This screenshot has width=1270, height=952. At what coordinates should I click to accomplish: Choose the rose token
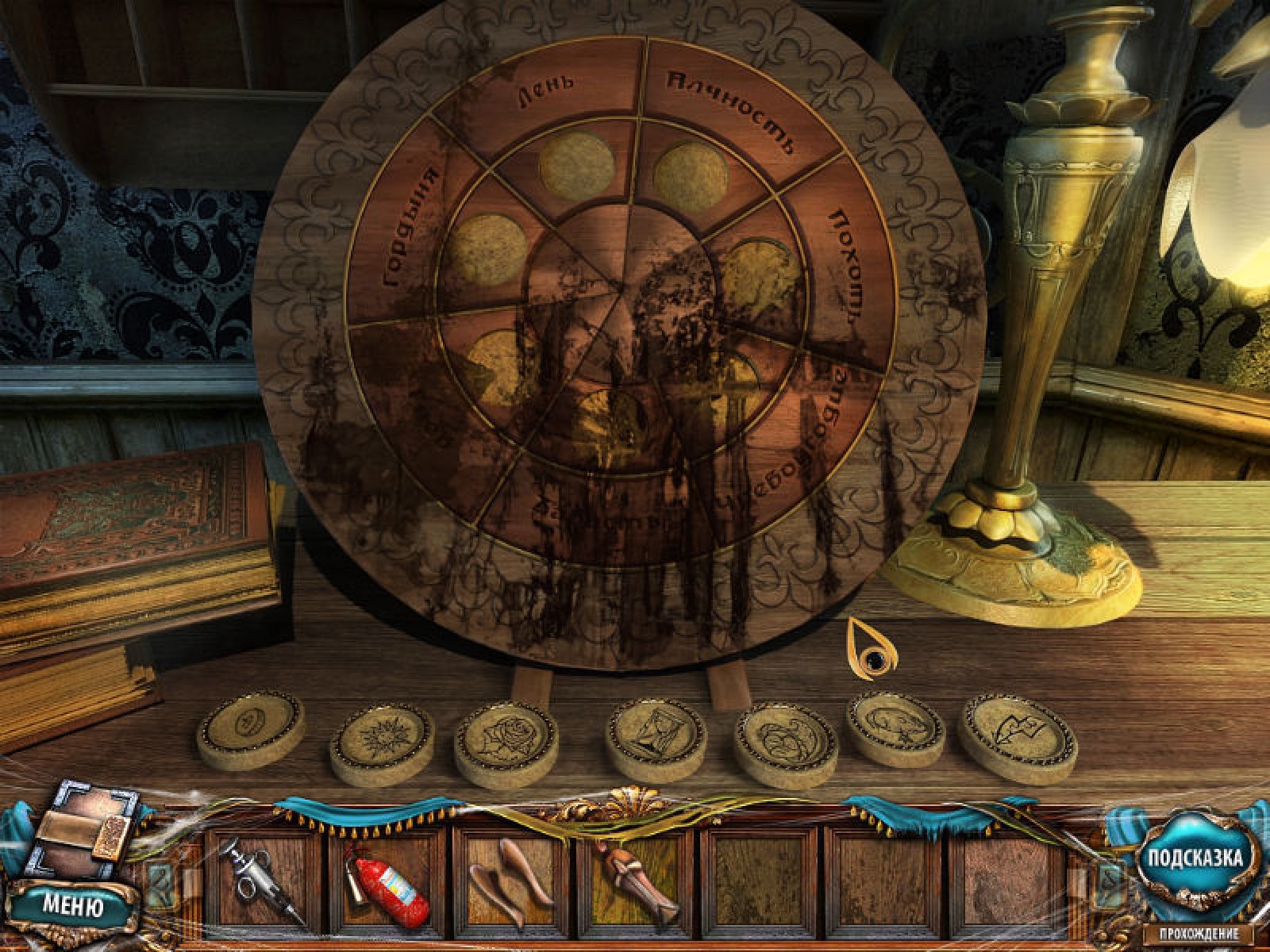coord(506,743)
